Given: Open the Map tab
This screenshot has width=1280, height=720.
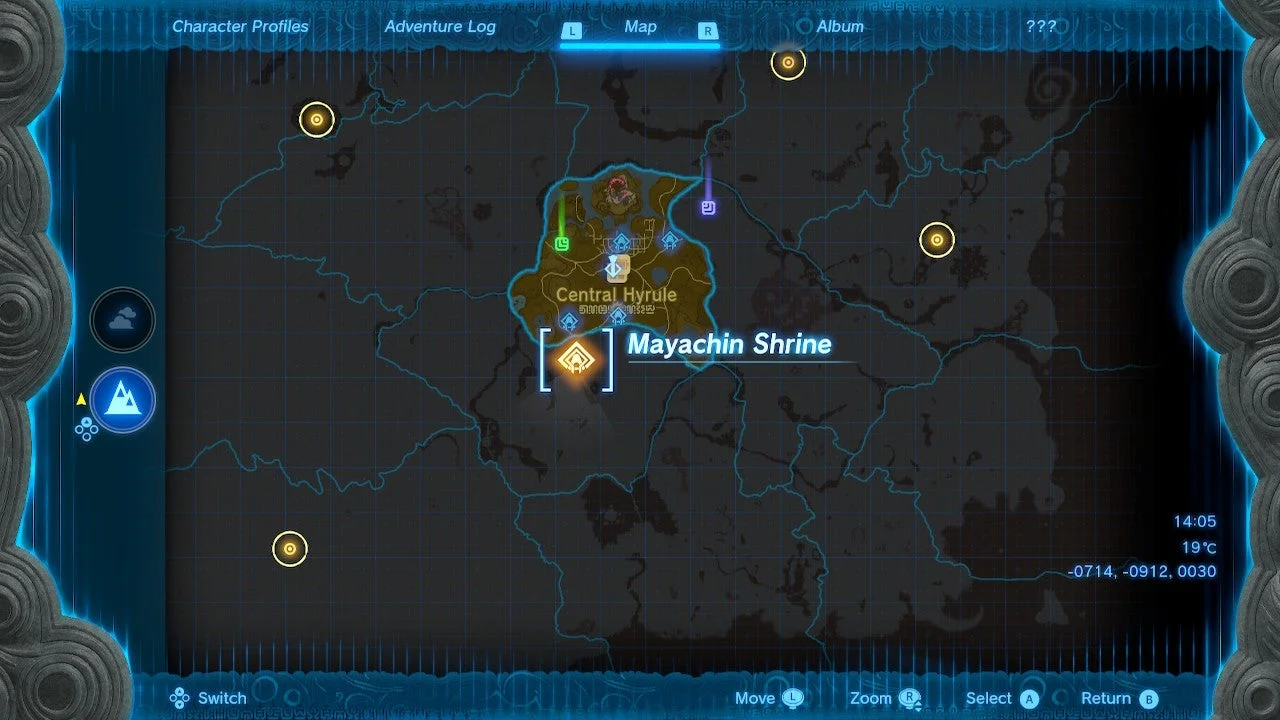Looking at the screenshot, I should (x=640, y=27).
